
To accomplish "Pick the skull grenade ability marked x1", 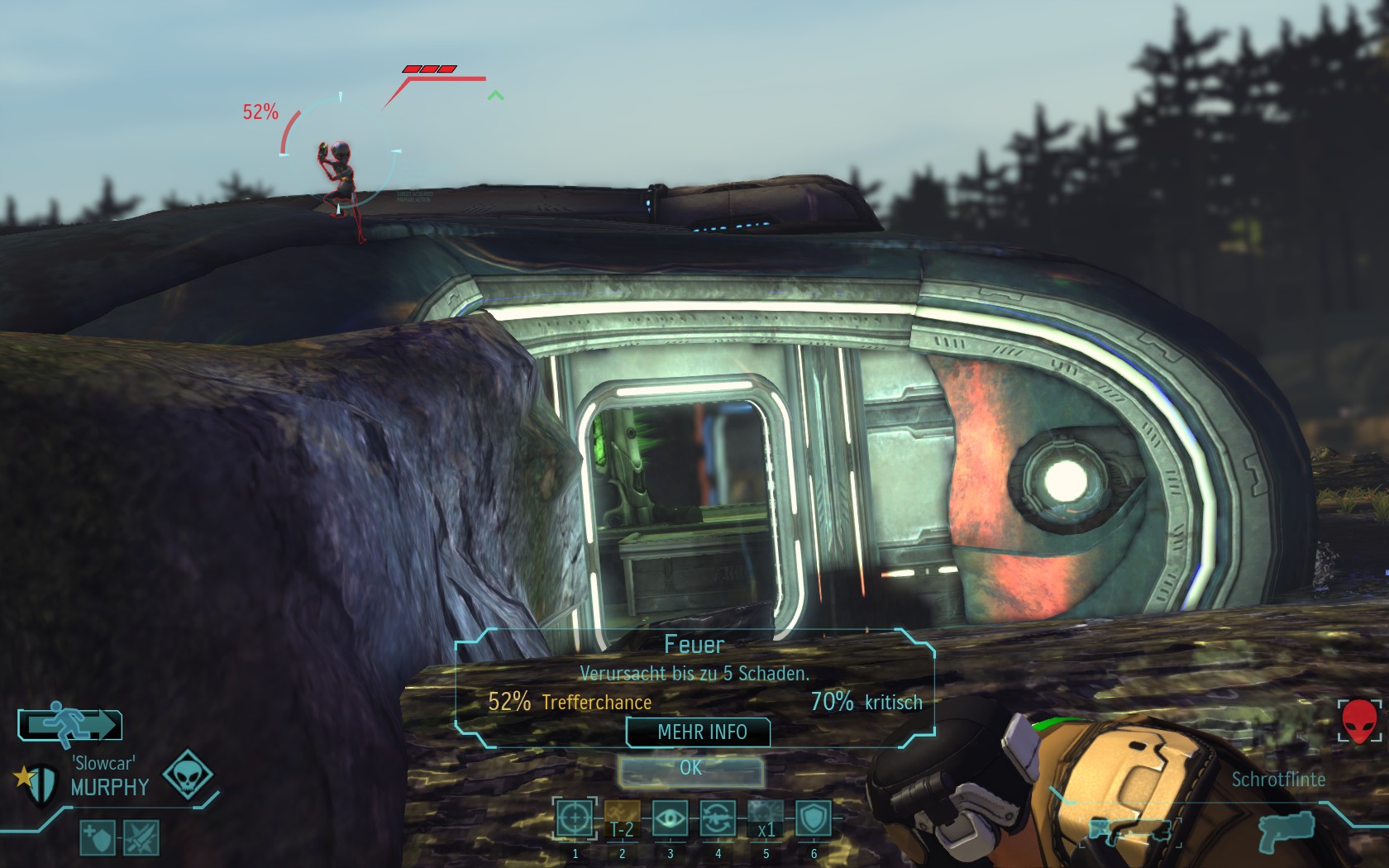I will coord(766,819).
